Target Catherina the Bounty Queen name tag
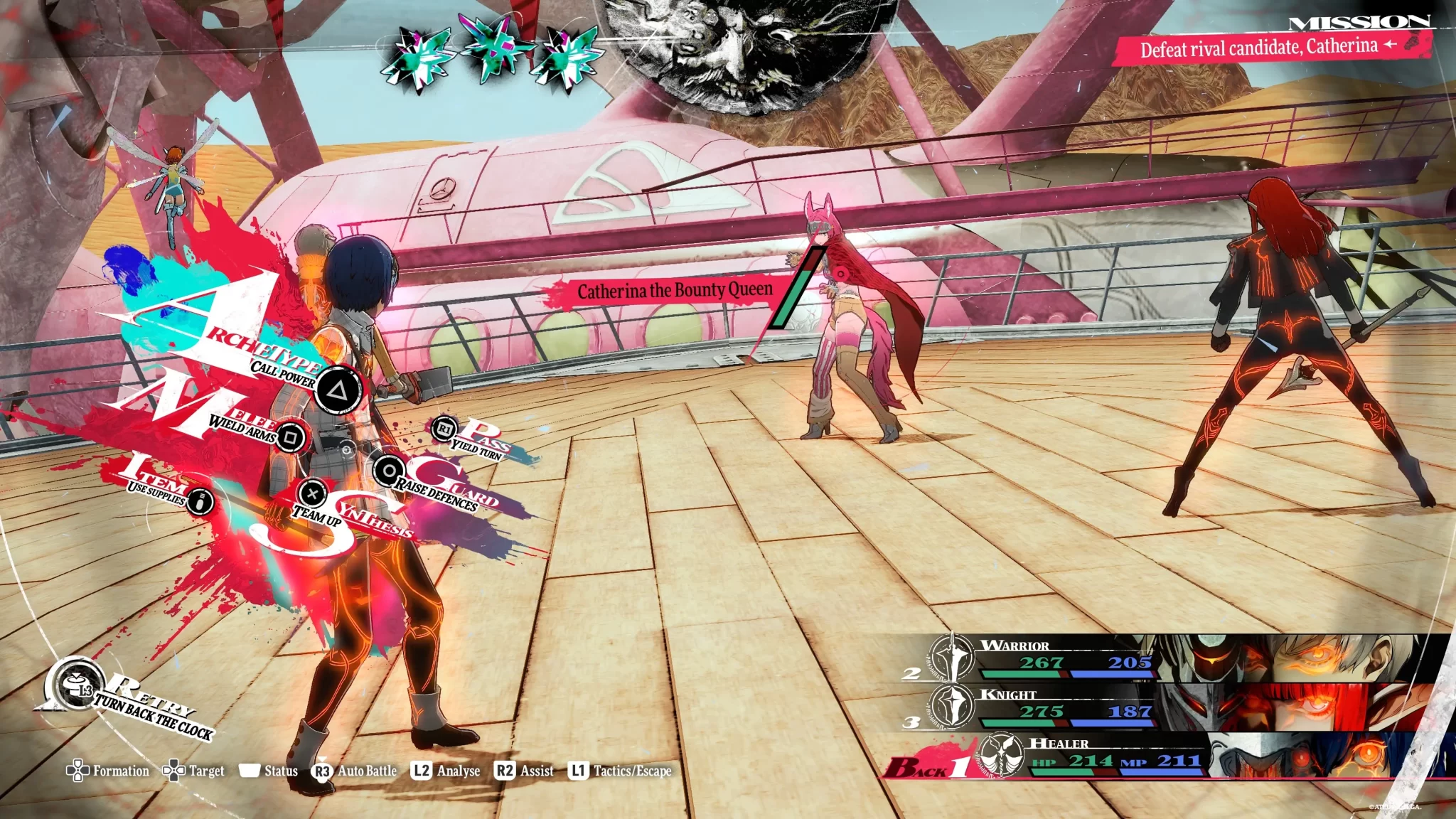1456x819 pixels. 674,291
